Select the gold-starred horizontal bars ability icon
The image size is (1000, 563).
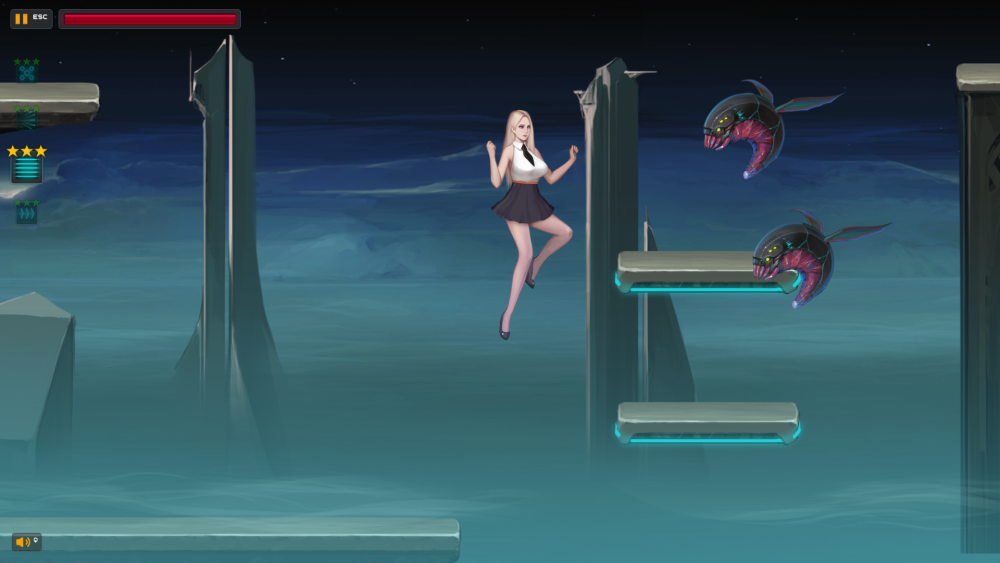(27, 169)
